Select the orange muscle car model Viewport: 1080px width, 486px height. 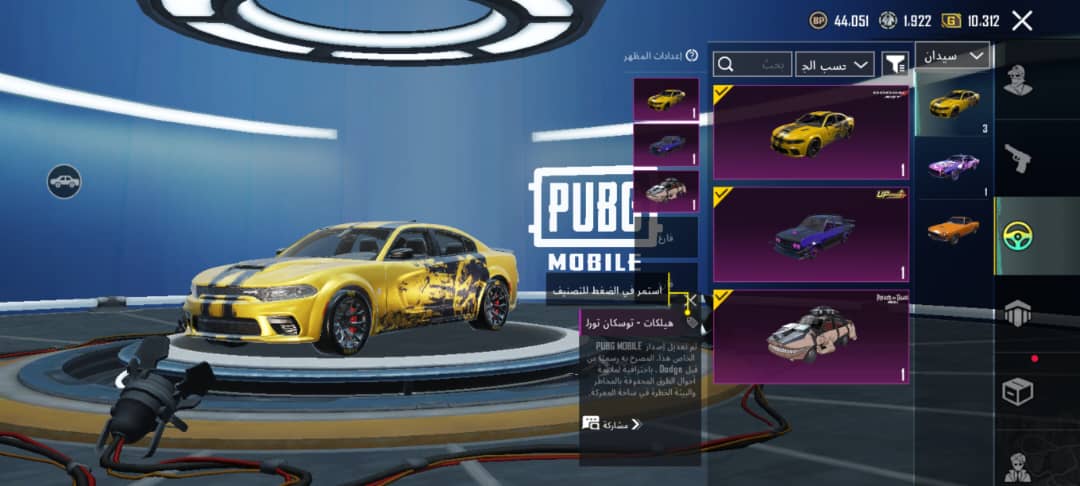(953, 229)
